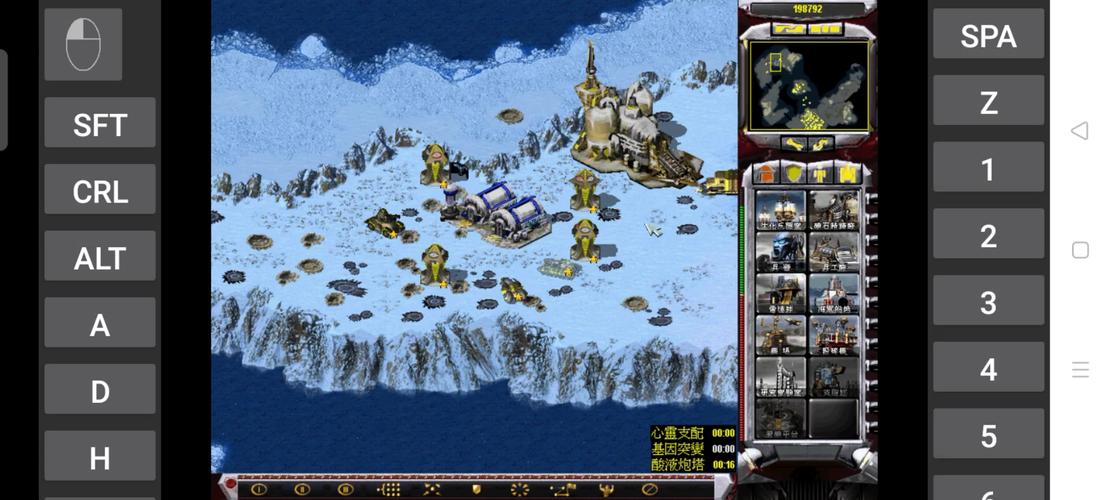Select team three button on command bar

(x=345, y=489)
